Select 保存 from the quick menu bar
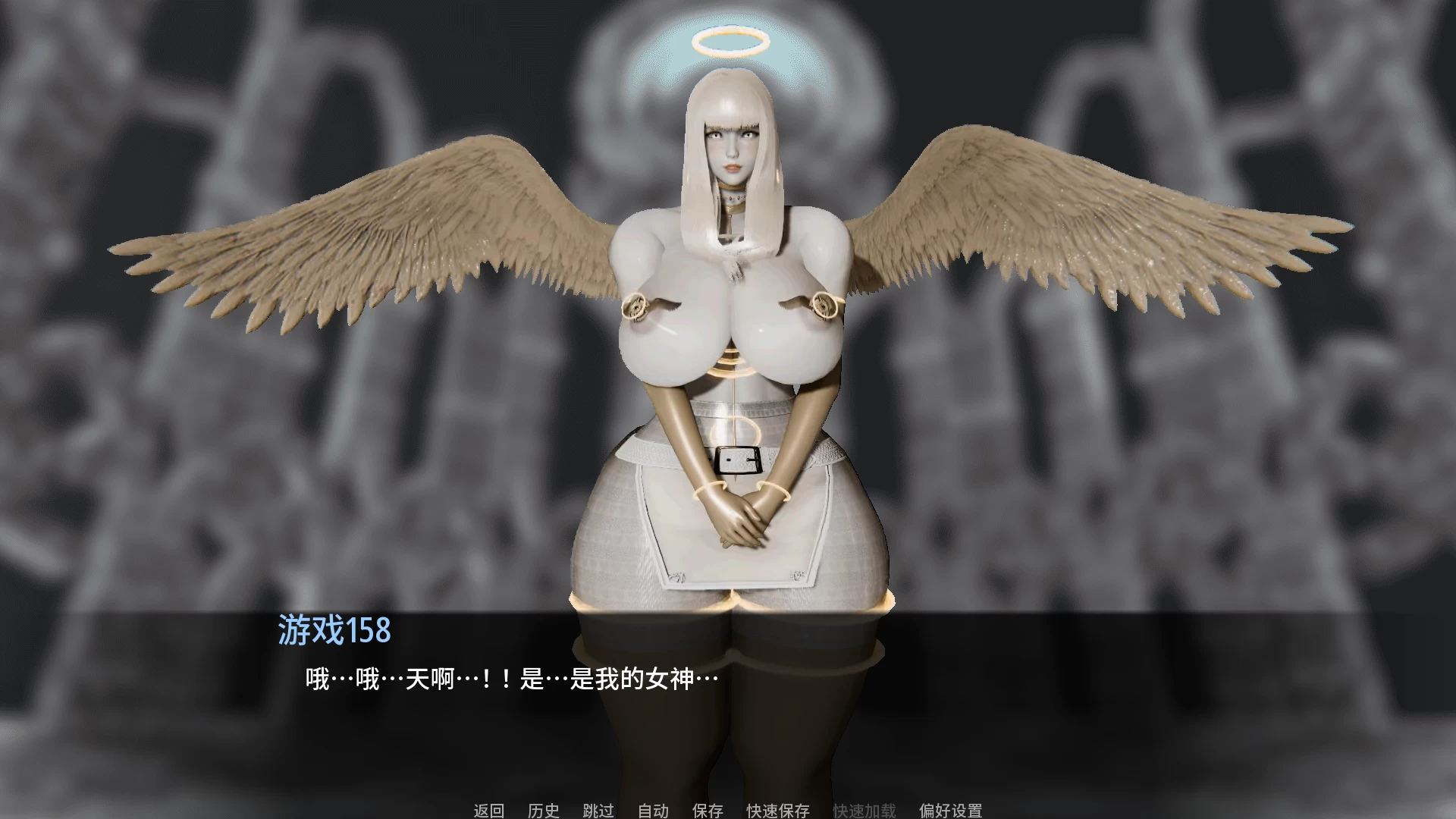The height and width of the screenshot is (819, 1456). click(x=708, y=811)
